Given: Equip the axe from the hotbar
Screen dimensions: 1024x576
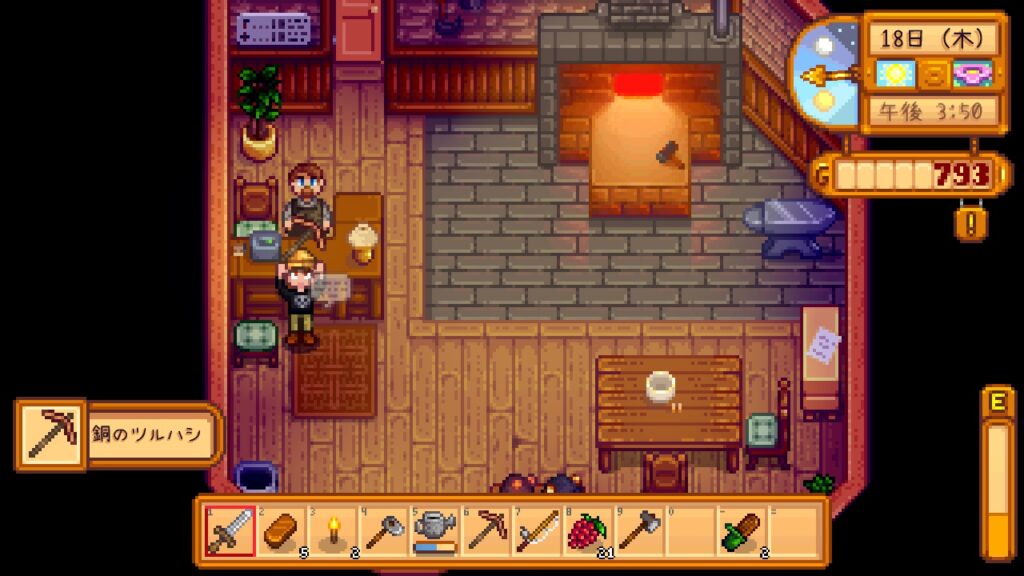Looking at the screenshot, I should (x=639, y=531).
